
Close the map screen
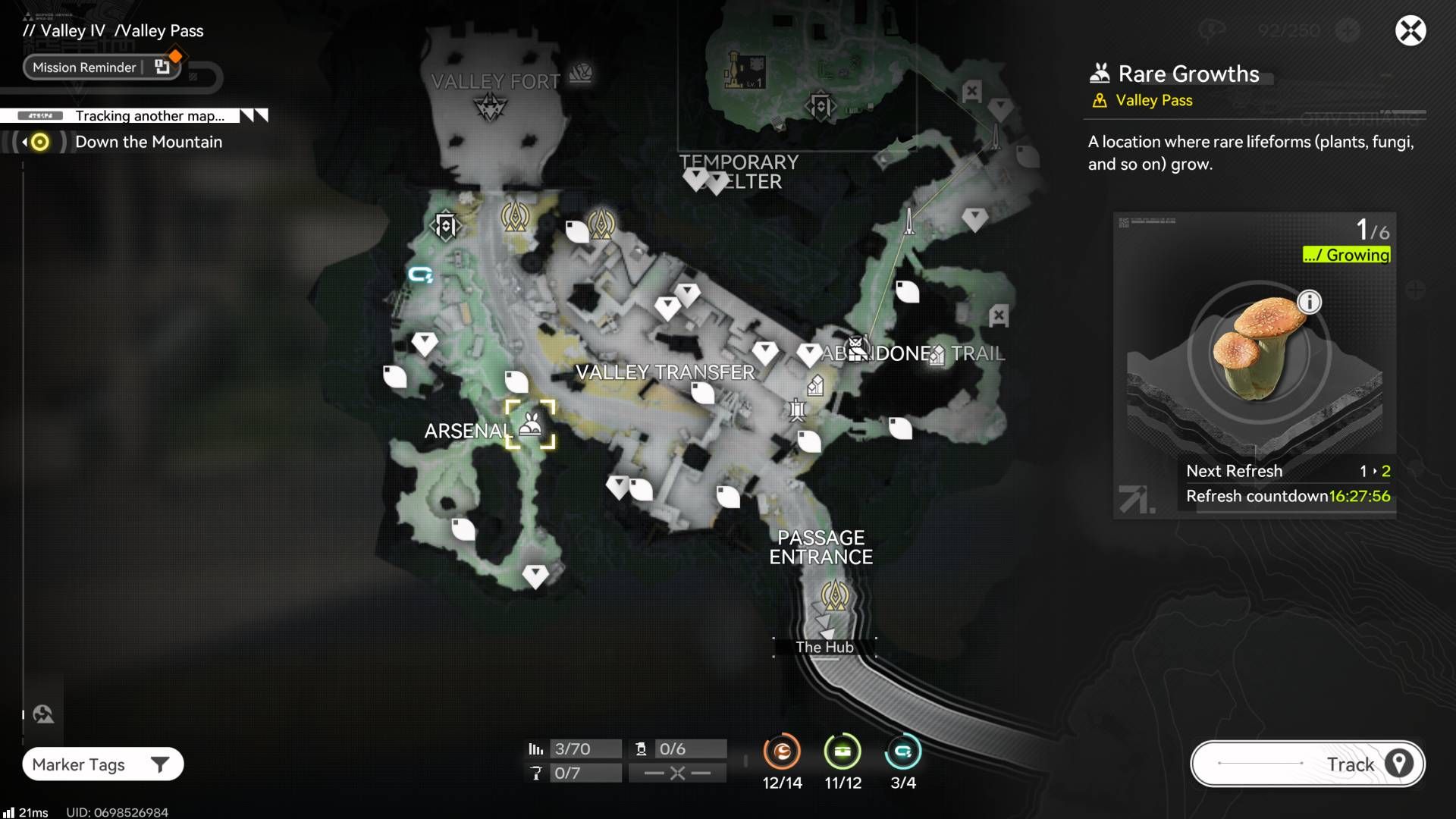tap(1410, 31)
